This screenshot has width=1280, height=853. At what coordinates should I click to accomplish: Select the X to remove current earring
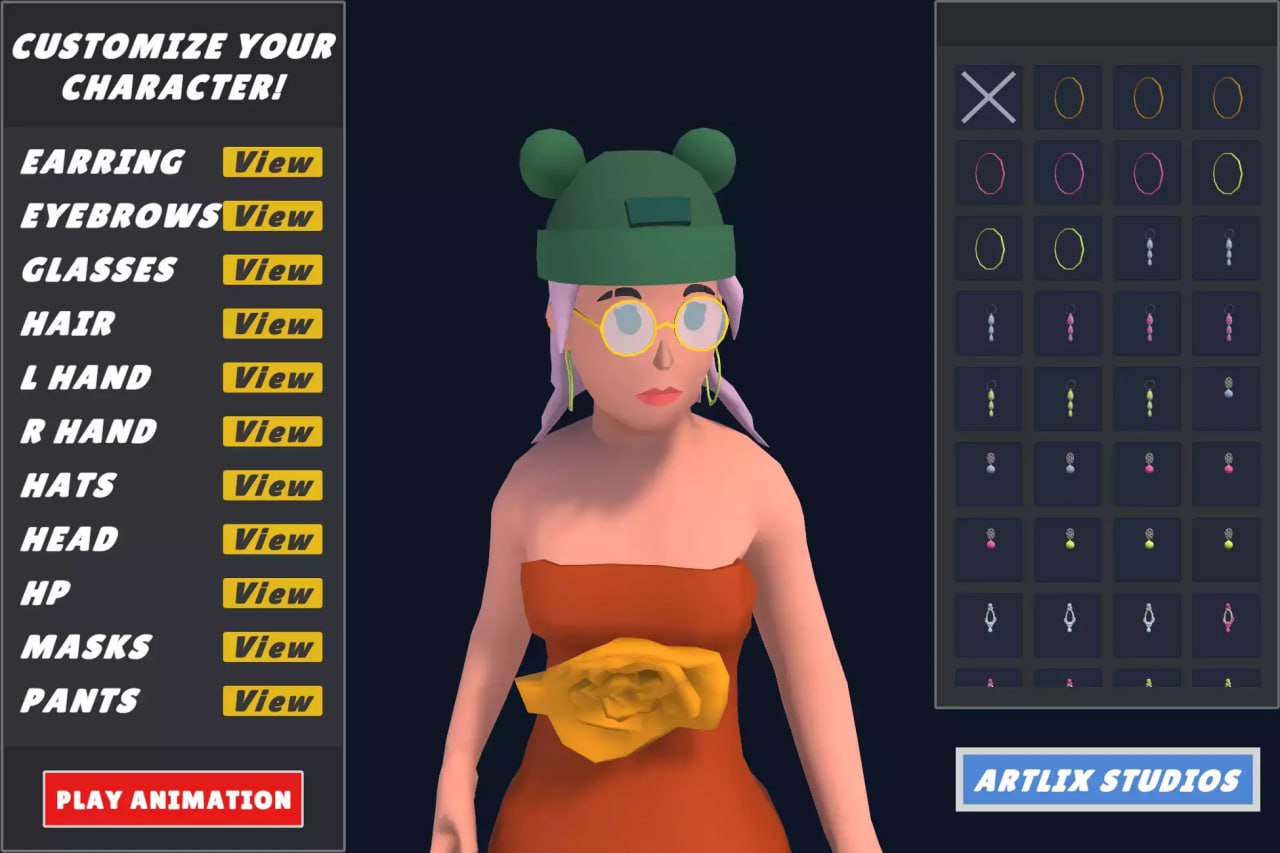coord(988,98)
